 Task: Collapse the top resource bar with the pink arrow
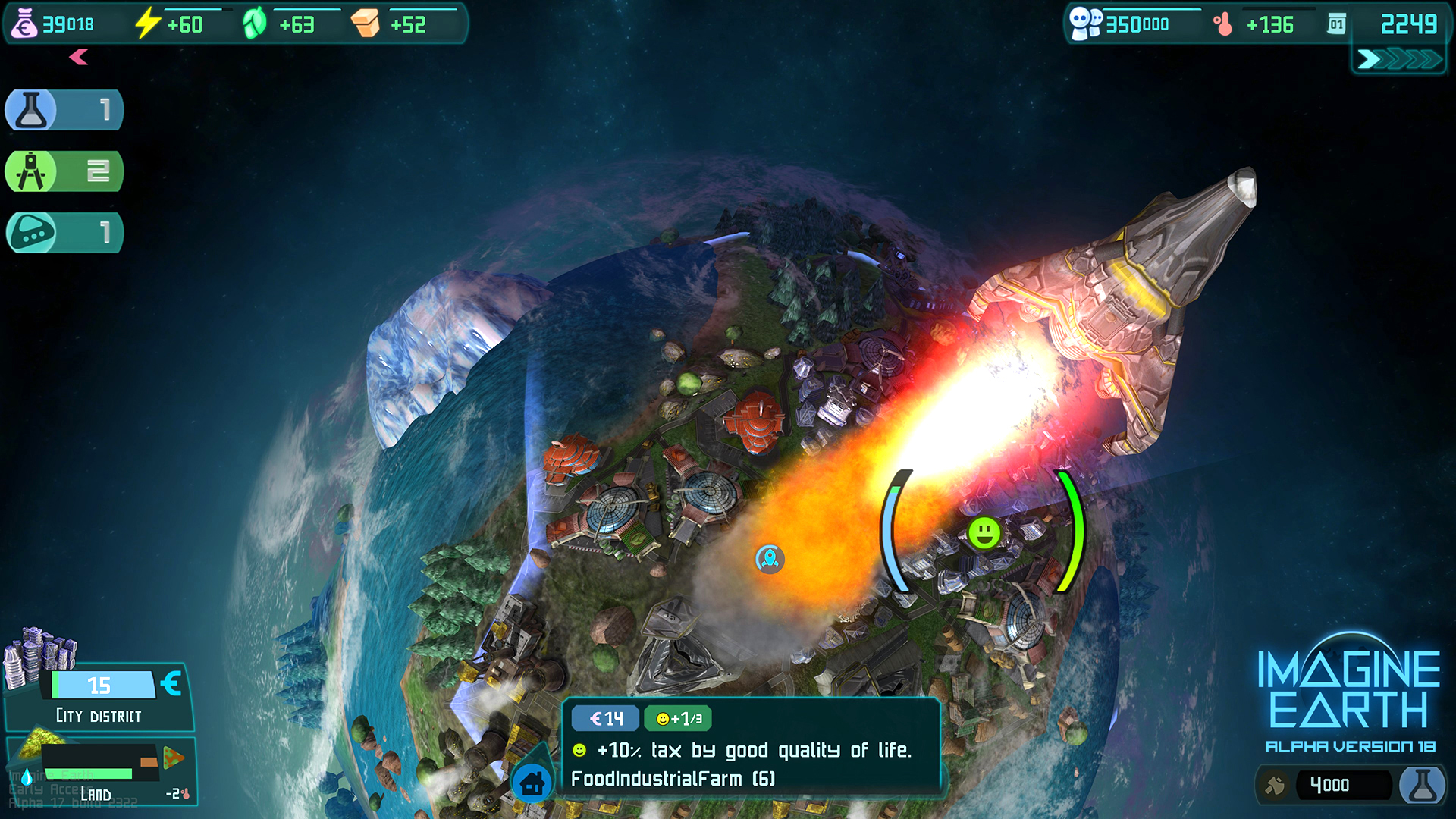click(x=78, y=58)
